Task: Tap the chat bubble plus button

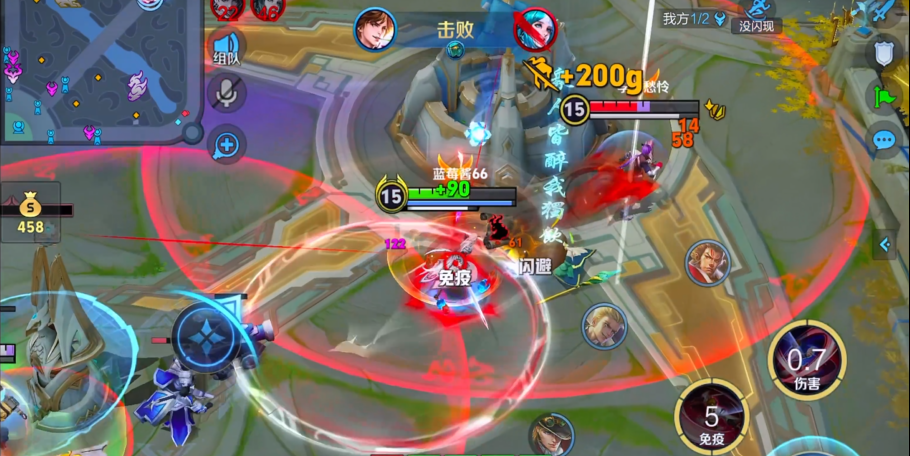Action: 227,145
